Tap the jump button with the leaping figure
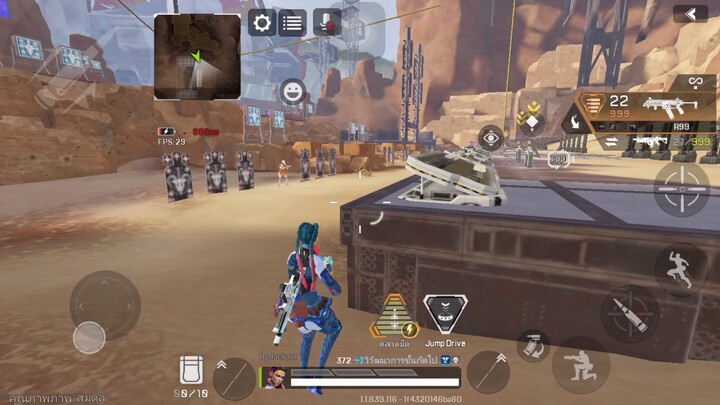 coord(681,268)
